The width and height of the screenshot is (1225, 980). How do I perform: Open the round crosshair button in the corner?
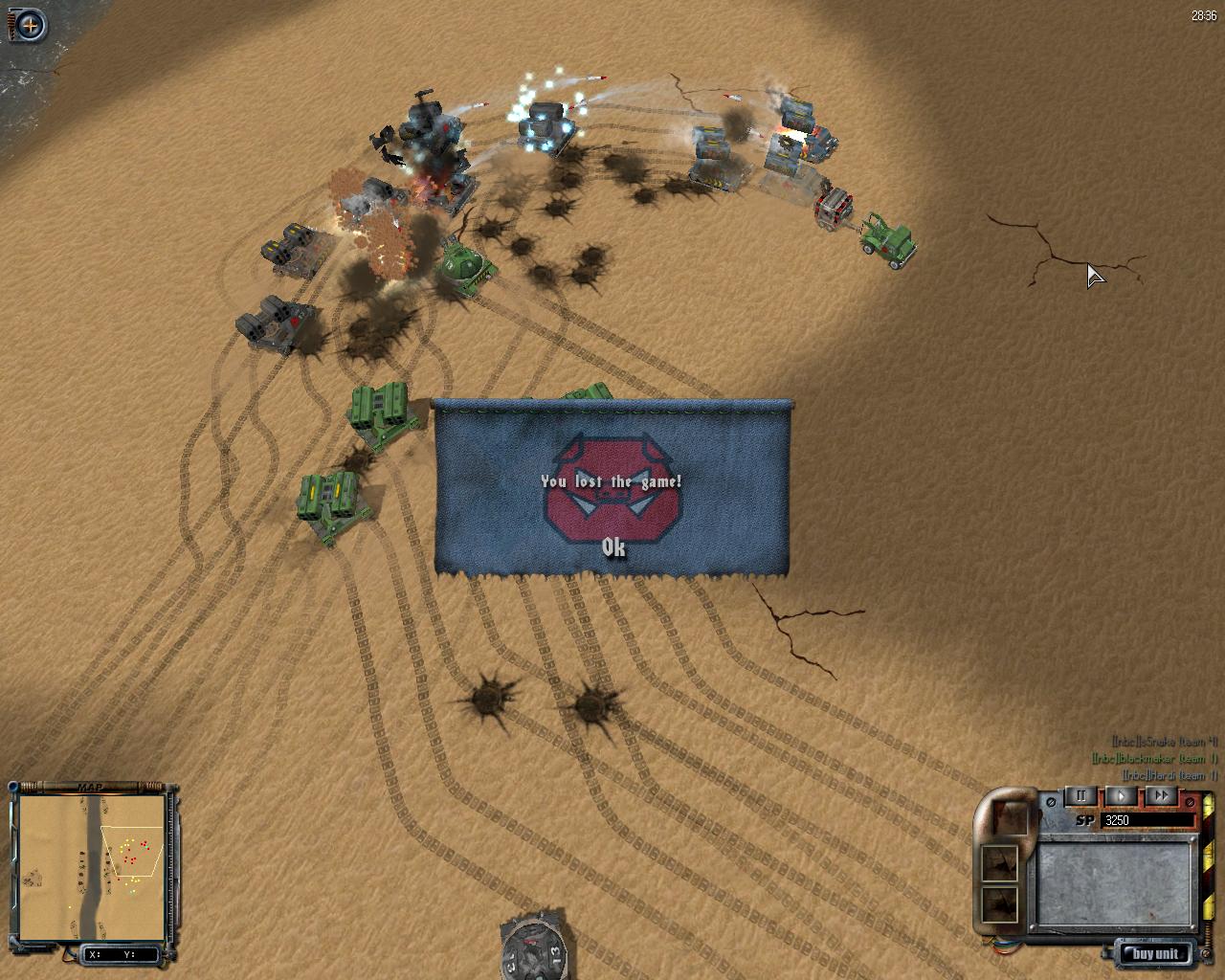click(31, 25)
